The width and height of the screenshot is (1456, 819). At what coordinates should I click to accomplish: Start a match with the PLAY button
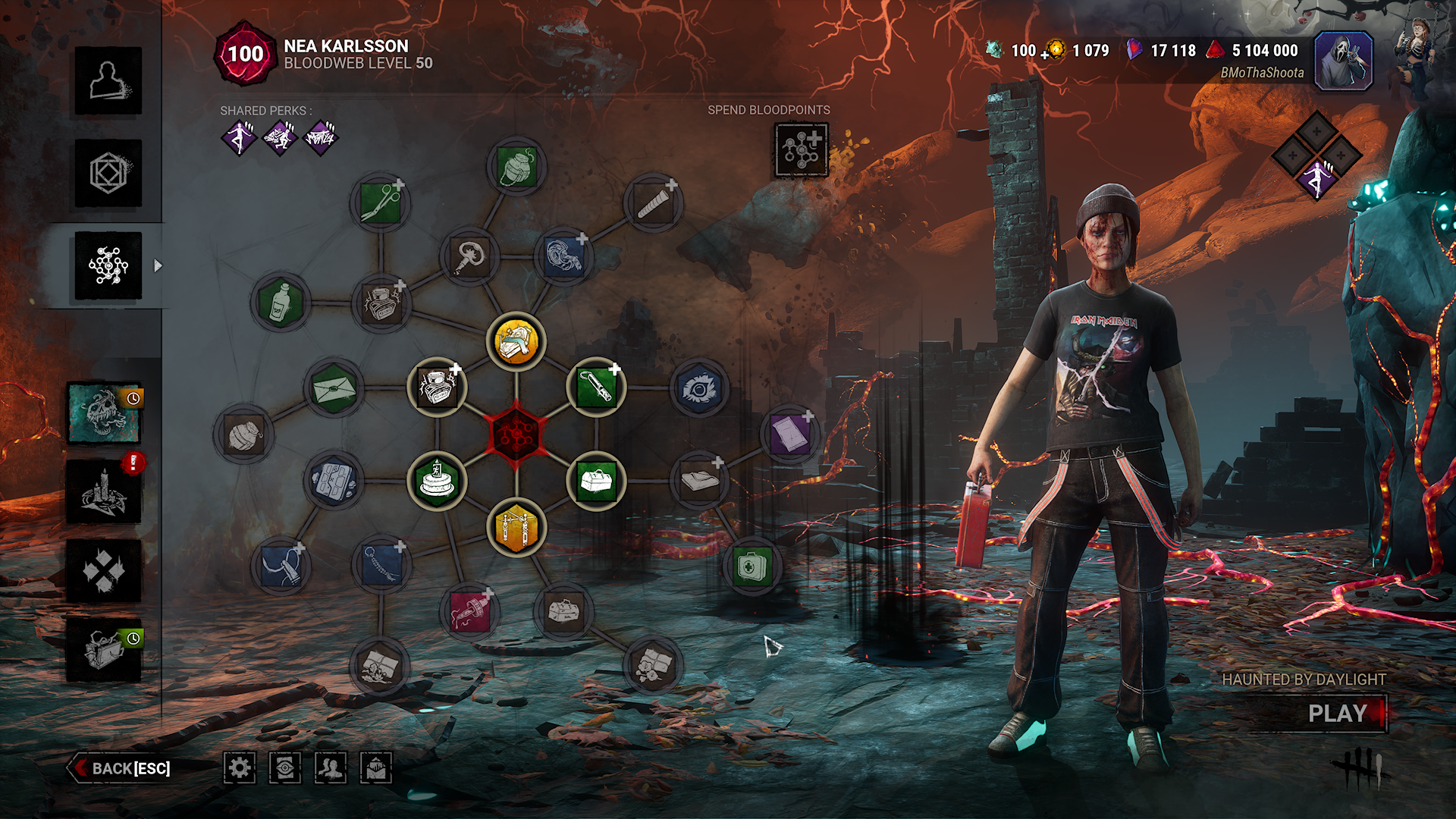(x=1337, y=714)
